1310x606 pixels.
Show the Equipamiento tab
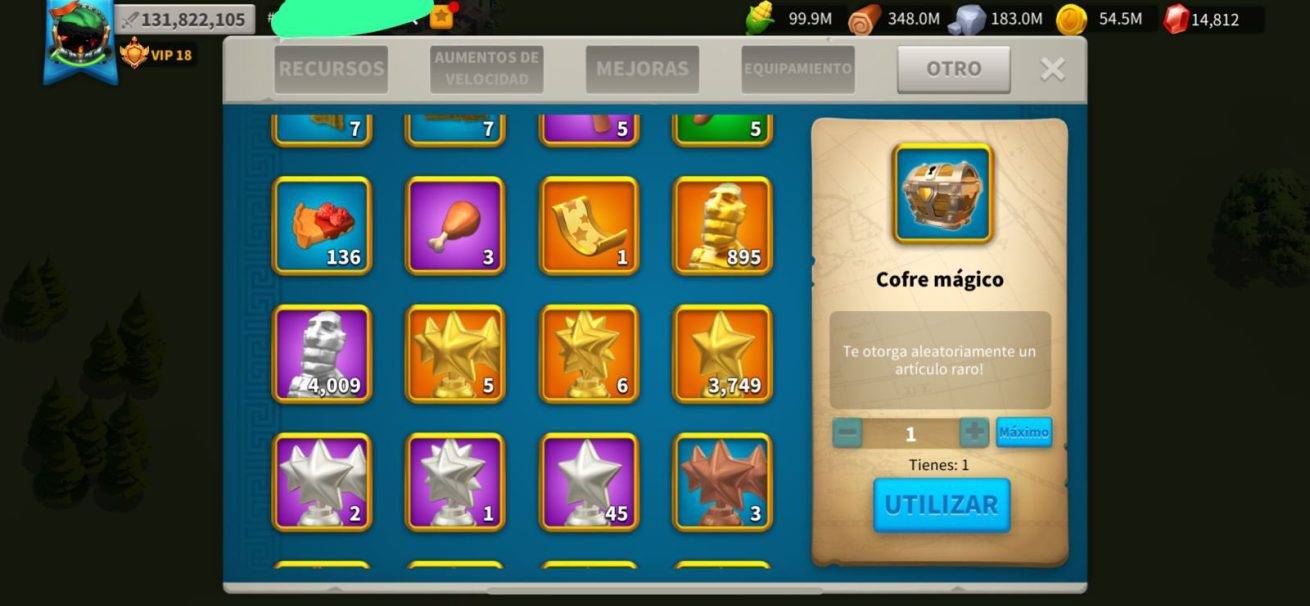[x=797, y=69]
